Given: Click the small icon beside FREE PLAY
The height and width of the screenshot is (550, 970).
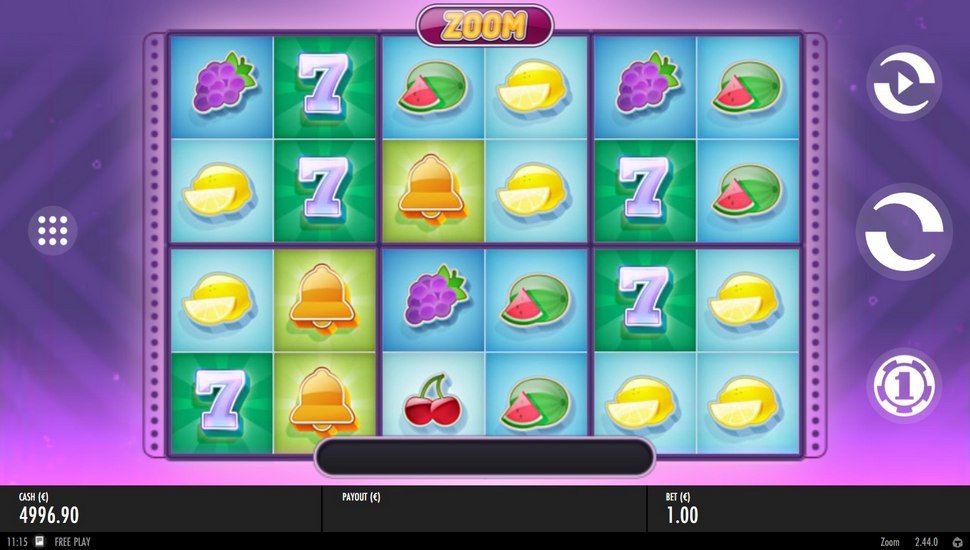Looking at the screenshot, I should (x=40, y=542).
